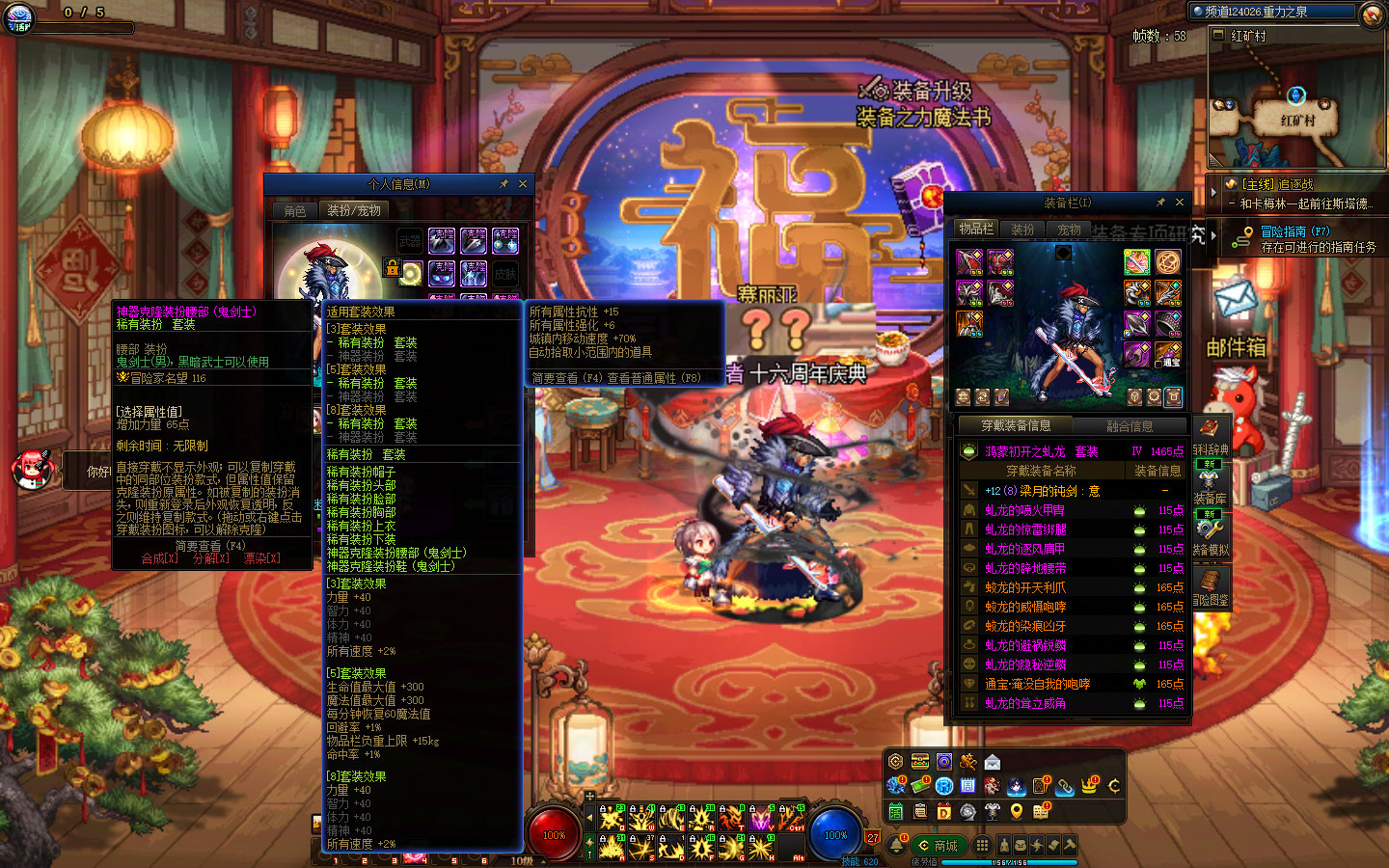Open the golden crown icon
Image resolution: width=1389 pixels, height=868 pixels.
[x=1089, y=786]
